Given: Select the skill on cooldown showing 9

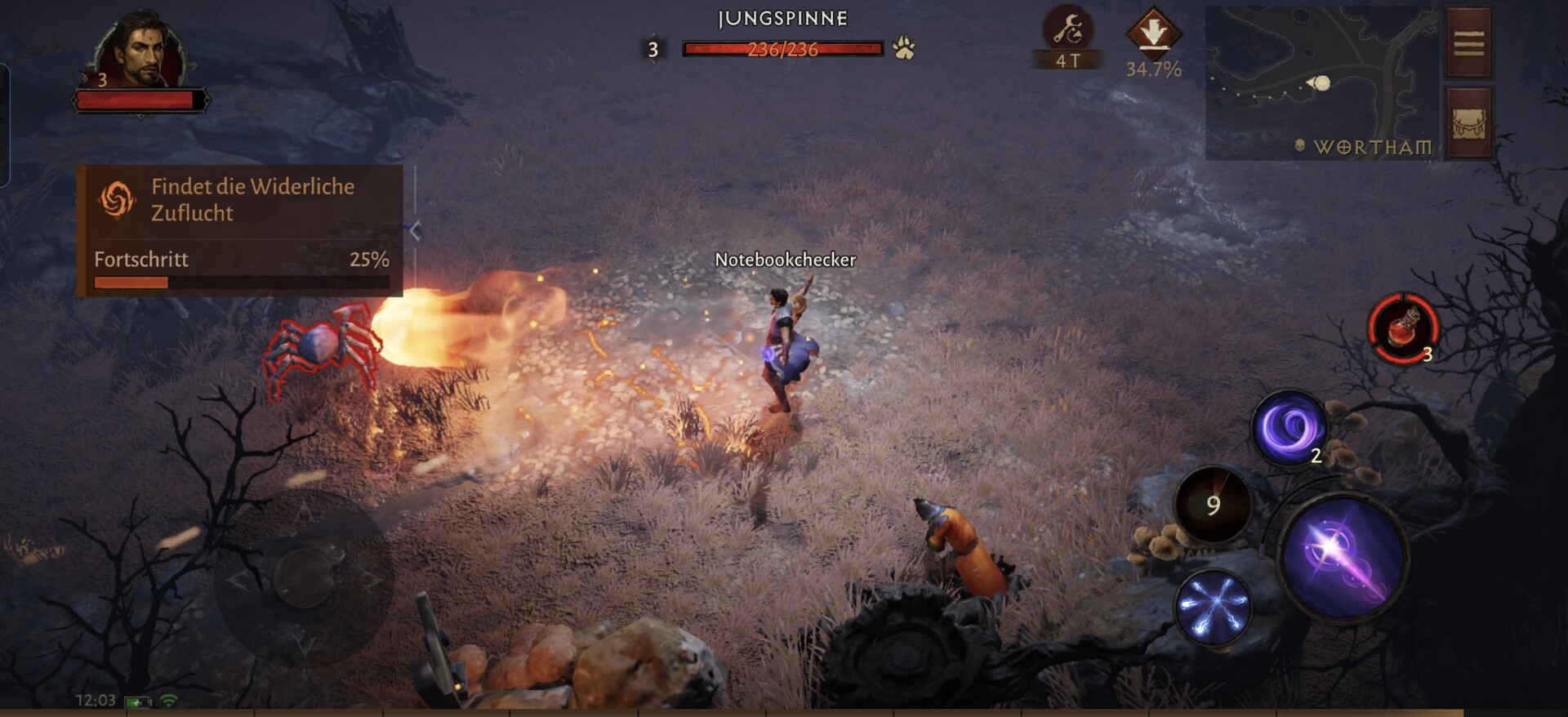Looking at the screenshot, I should 1213,505.
